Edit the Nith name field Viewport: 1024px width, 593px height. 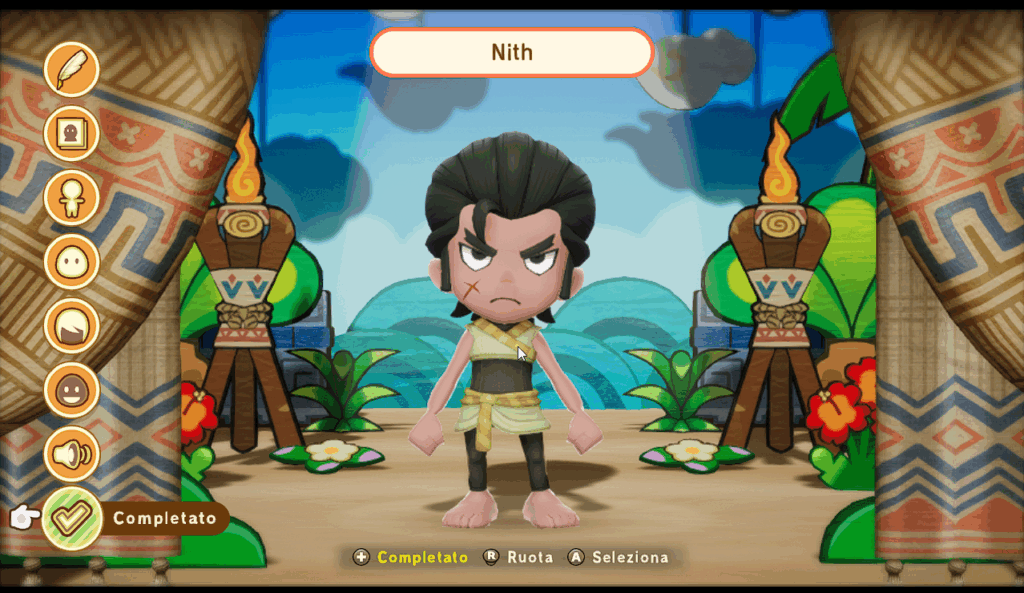pyautogui.click(x=511, y=52)
